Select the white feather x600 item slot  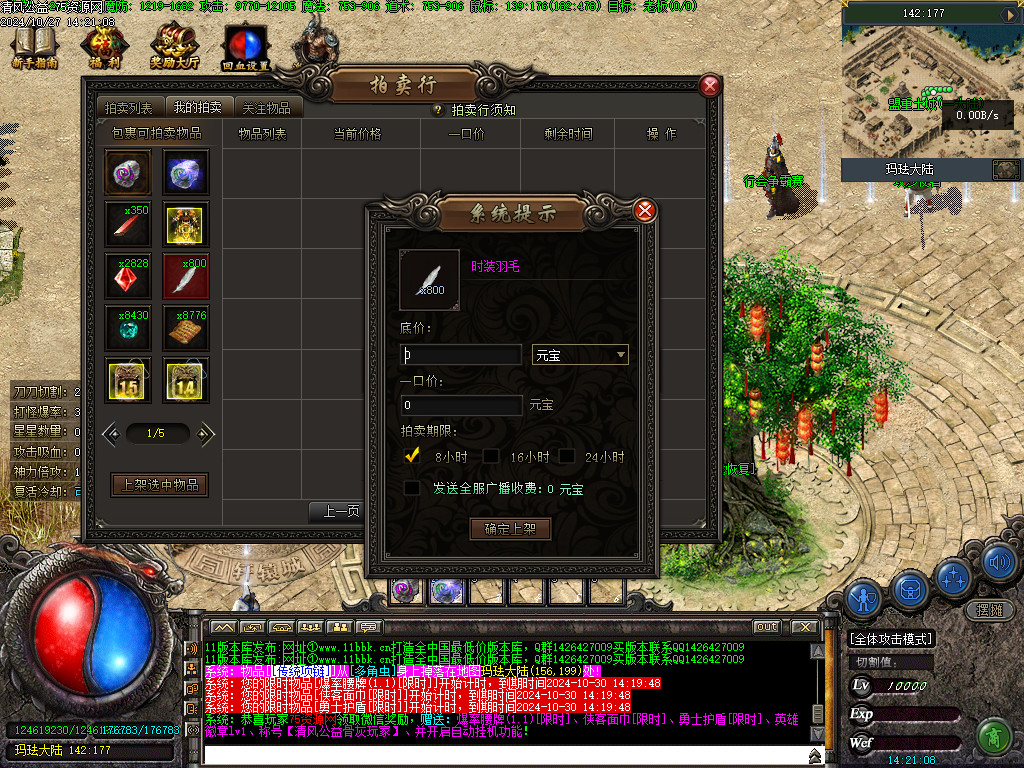pyautogui.click(x=186, y=277)
